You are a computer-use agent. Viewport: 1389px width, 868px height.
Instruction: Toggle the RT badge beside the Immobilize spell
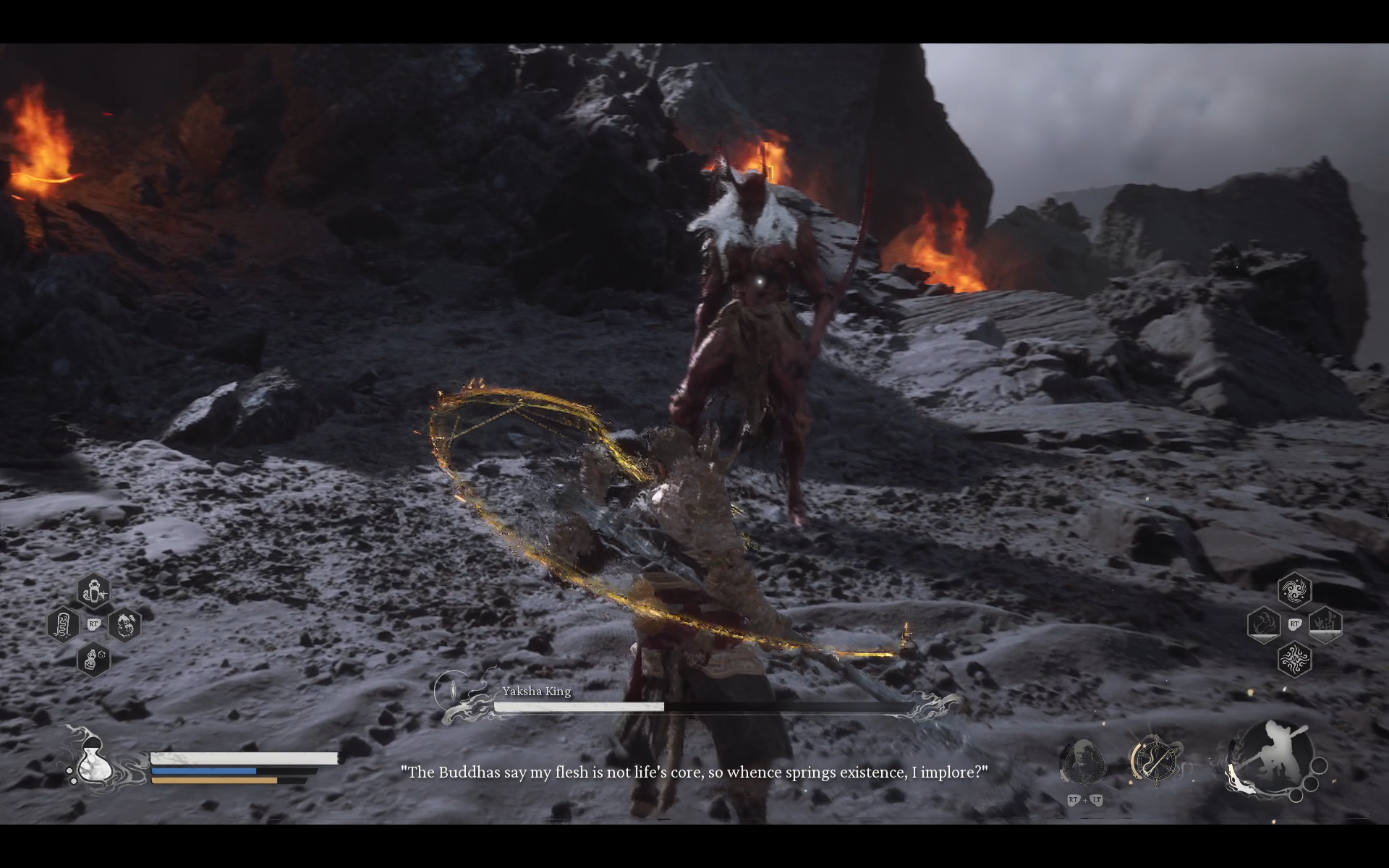(x=1294, y=624)
